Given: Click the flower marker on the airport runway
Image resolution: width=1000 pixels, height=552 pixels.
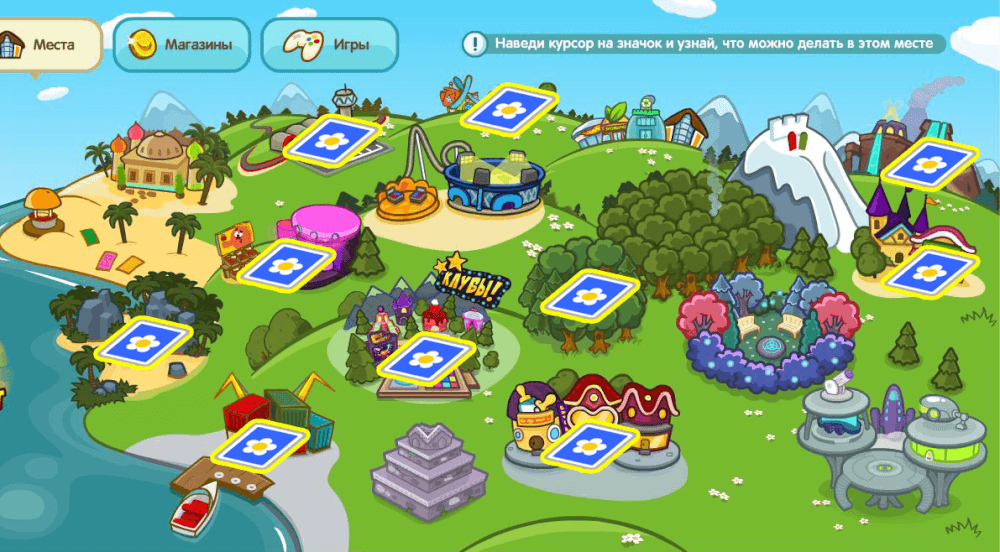Looking at the screenshot, I should (332, 139).
